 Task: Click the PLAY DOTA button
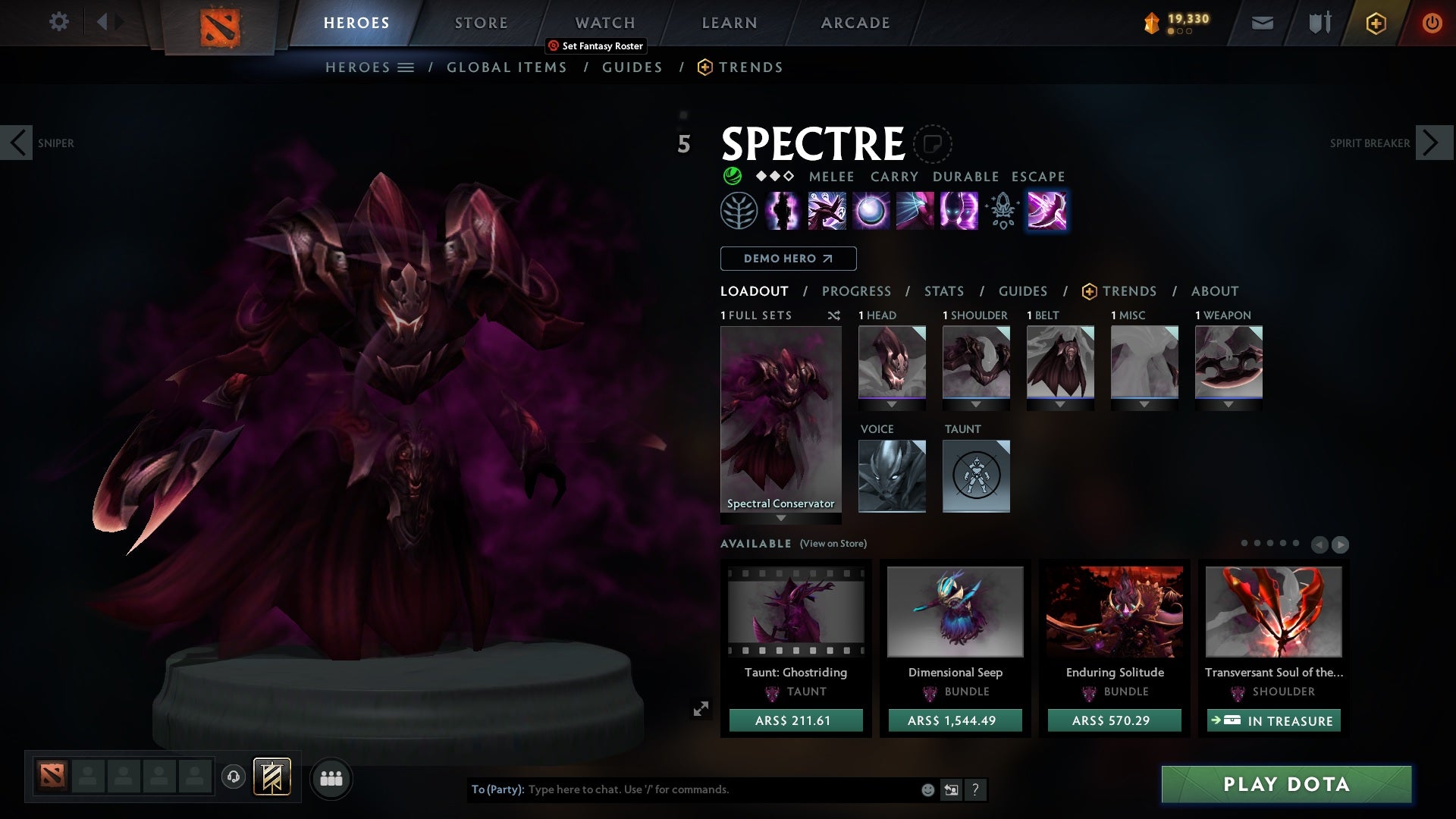(x=1285, y=785)
